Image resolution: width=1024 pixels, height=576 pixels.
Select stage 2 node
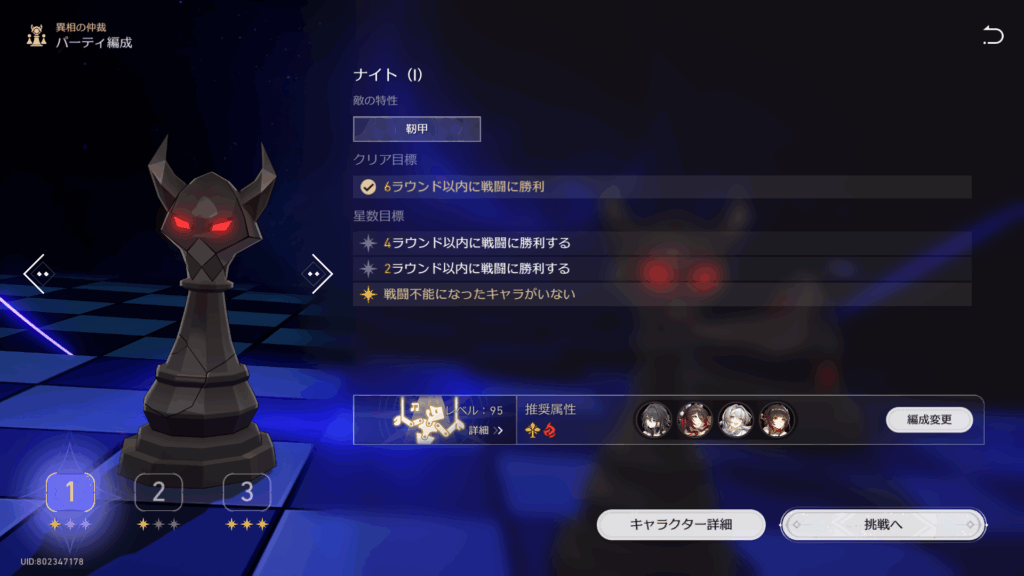tap(159, 491)
